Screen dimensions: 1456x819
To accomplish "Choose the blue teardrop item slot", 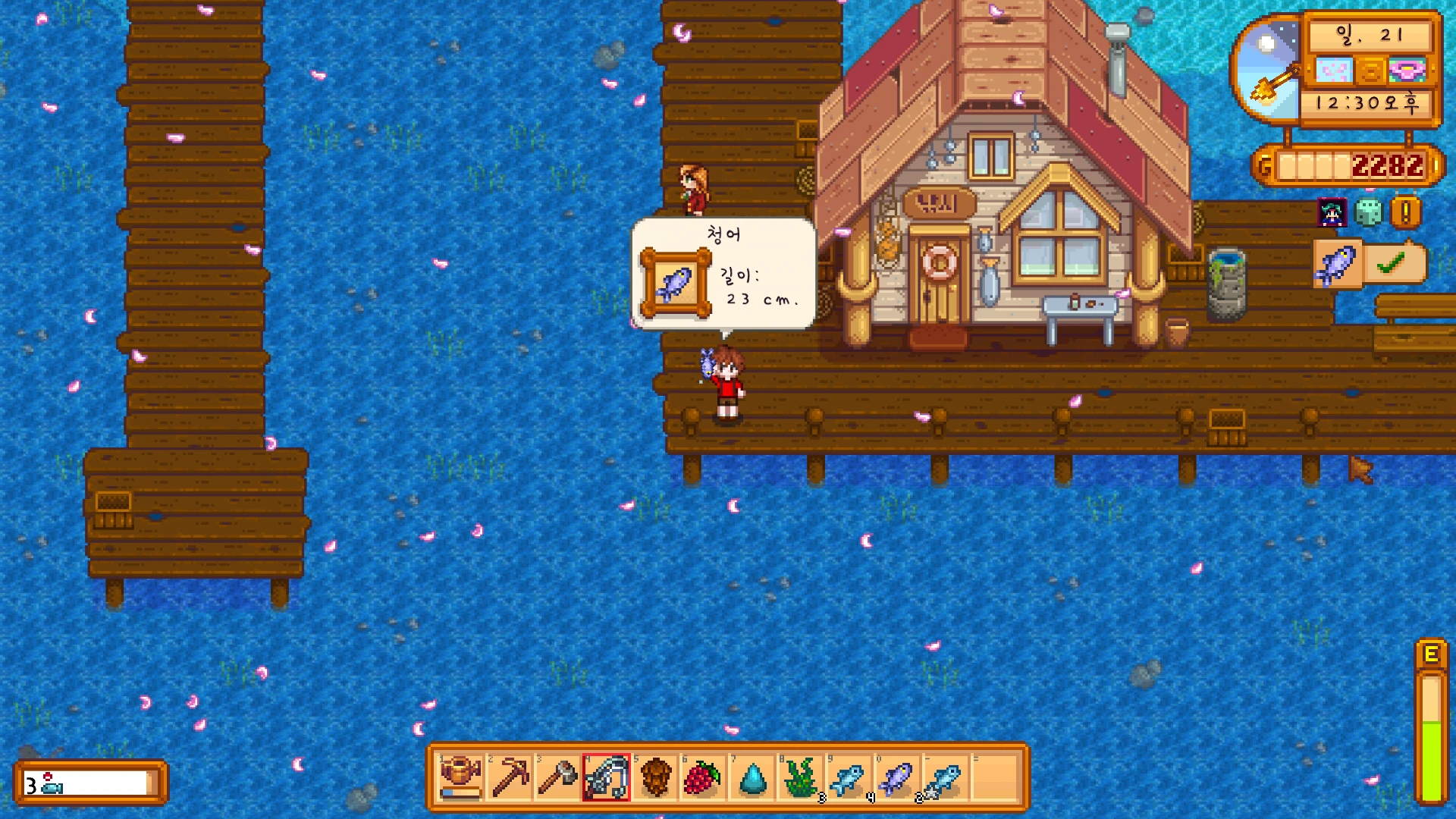I will (752, 777).
